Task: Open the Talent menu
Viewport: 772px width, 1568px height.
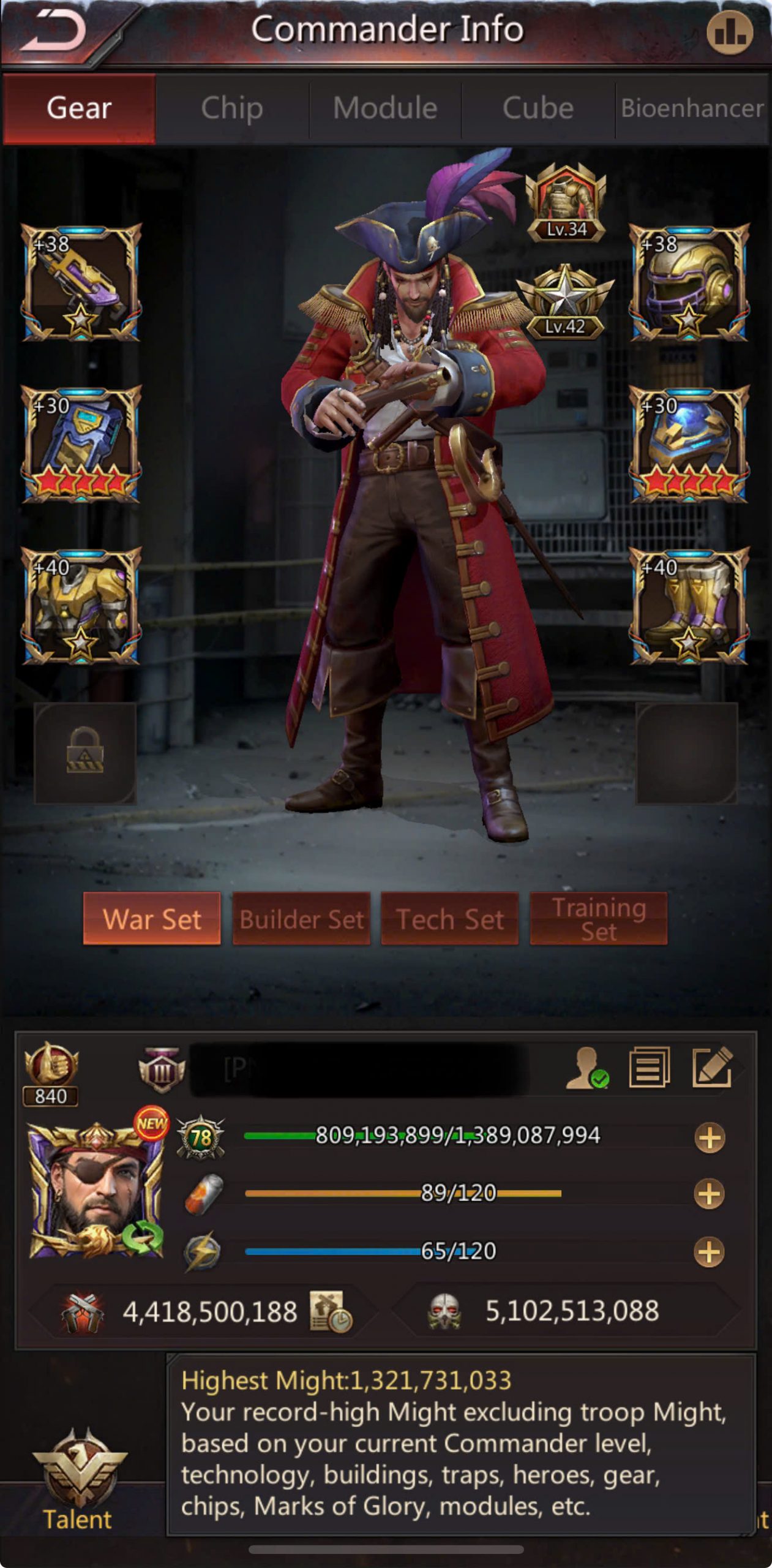Action: tap(78, 1482)
